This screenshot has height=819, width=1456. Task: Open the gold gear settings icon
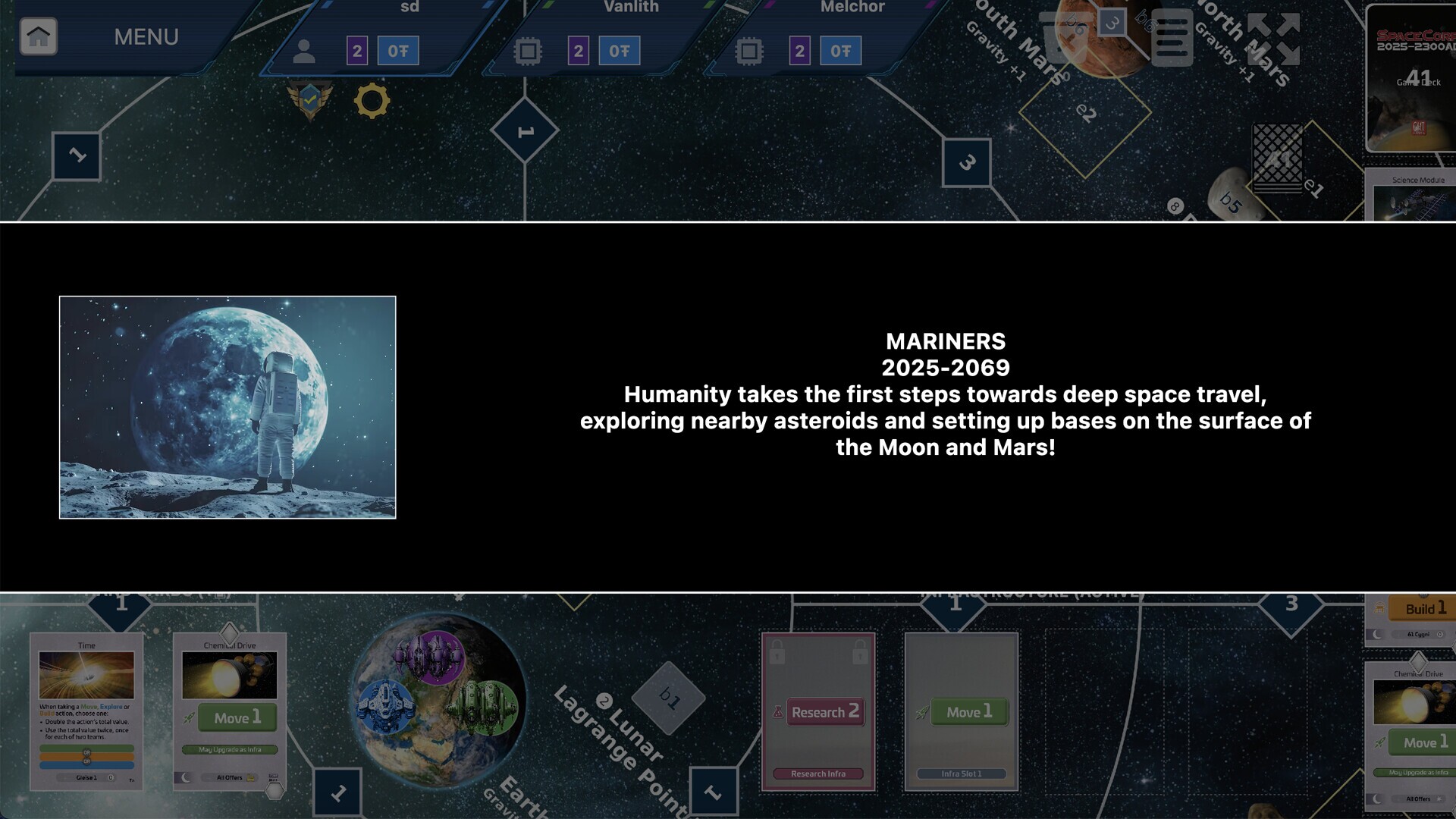pyautogui.click(x=372, y=101)
